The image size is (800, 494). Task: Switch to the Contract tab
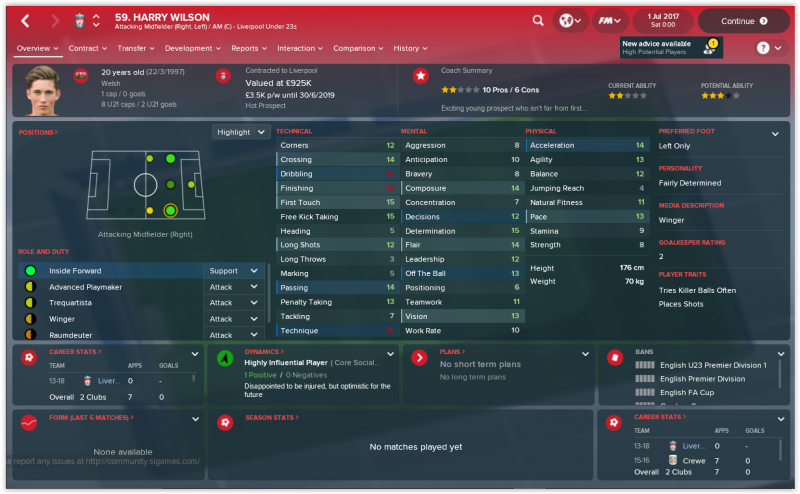[87, 48]
